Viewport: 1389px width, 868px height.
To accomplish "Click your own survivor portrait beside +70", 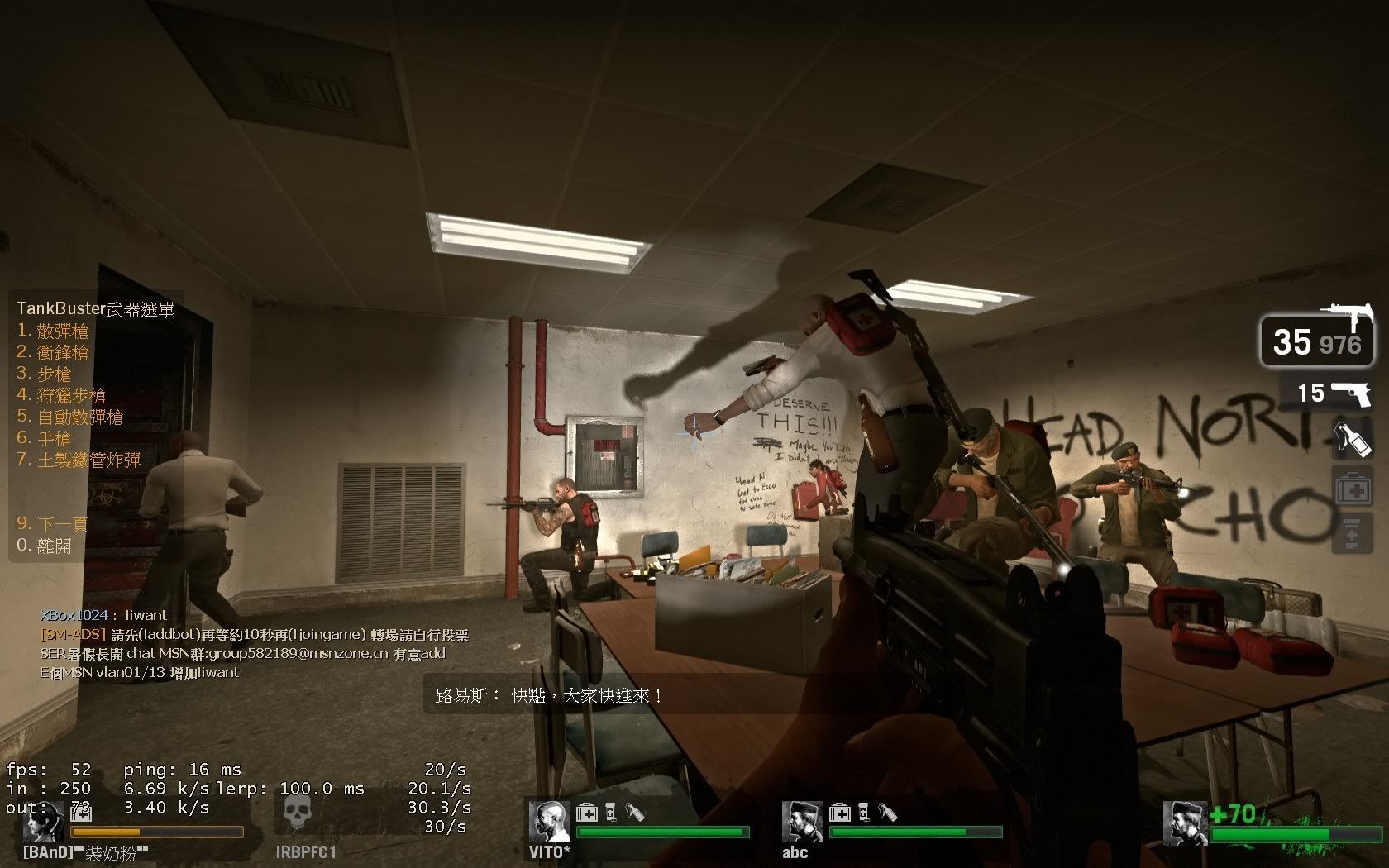I will [x=1183, y=821].
